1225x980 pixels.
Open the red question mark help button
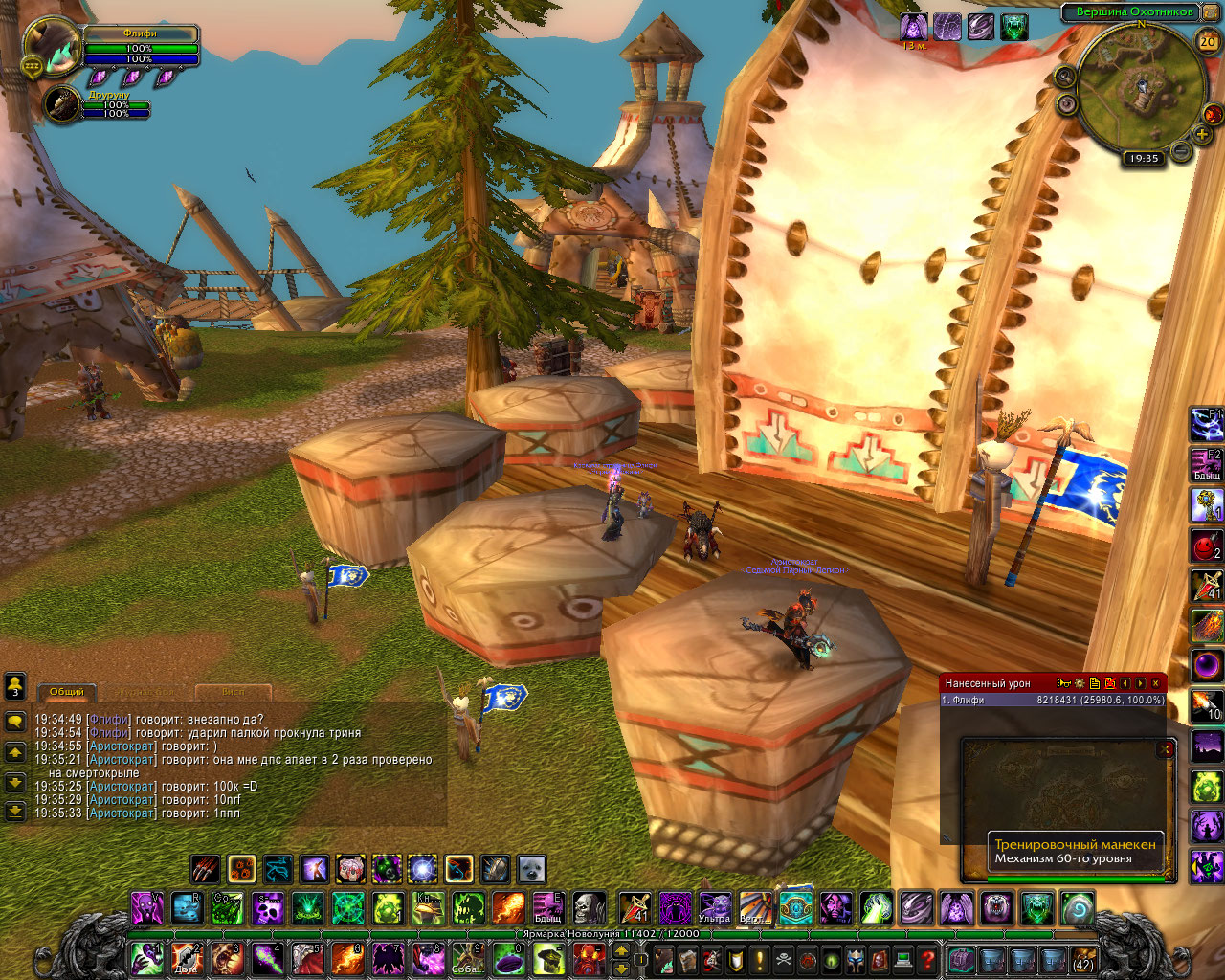[926, 958]
